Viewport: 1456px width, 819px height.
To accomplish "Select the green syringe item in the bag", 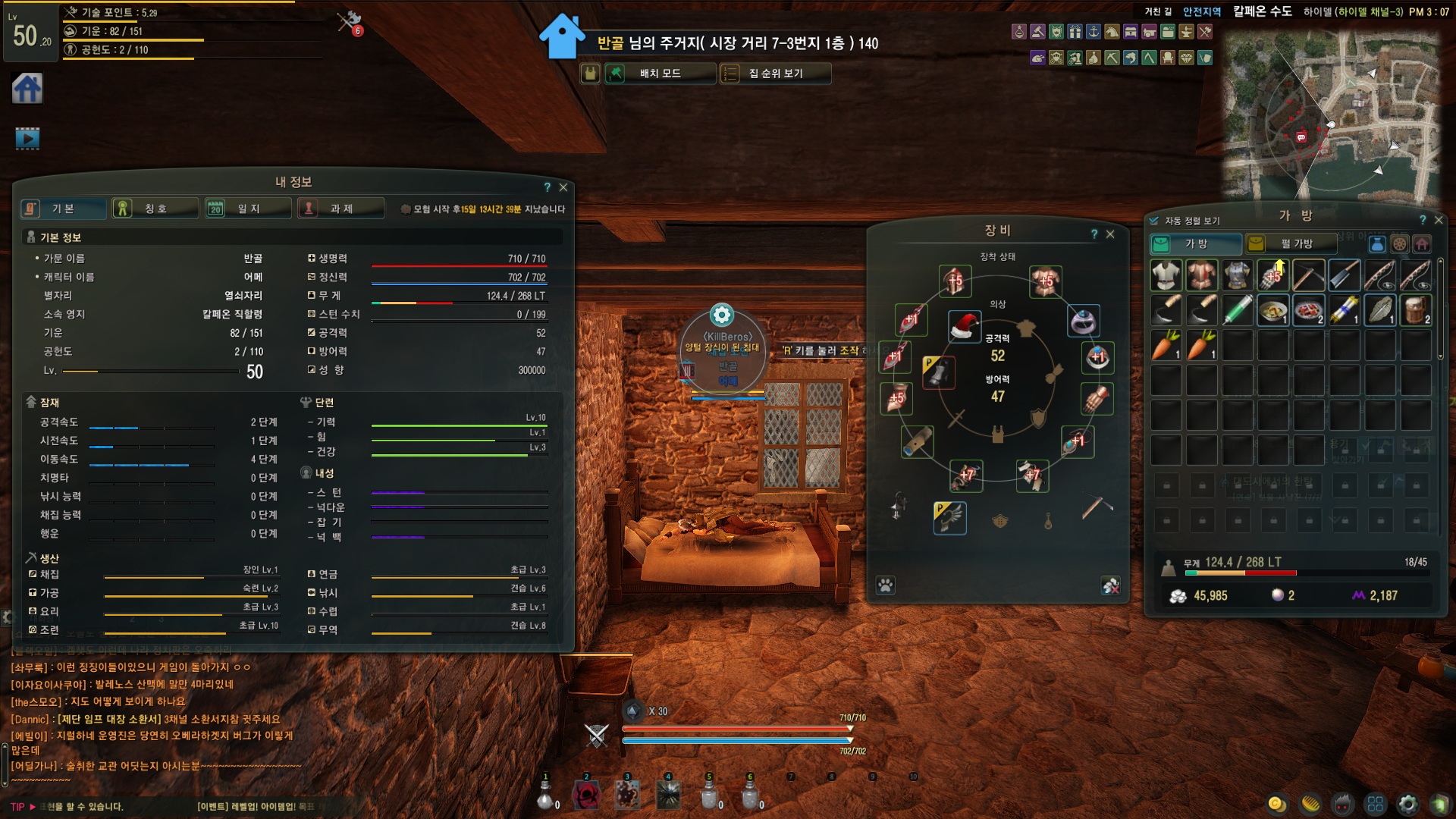I will [x=1237, y=309].
